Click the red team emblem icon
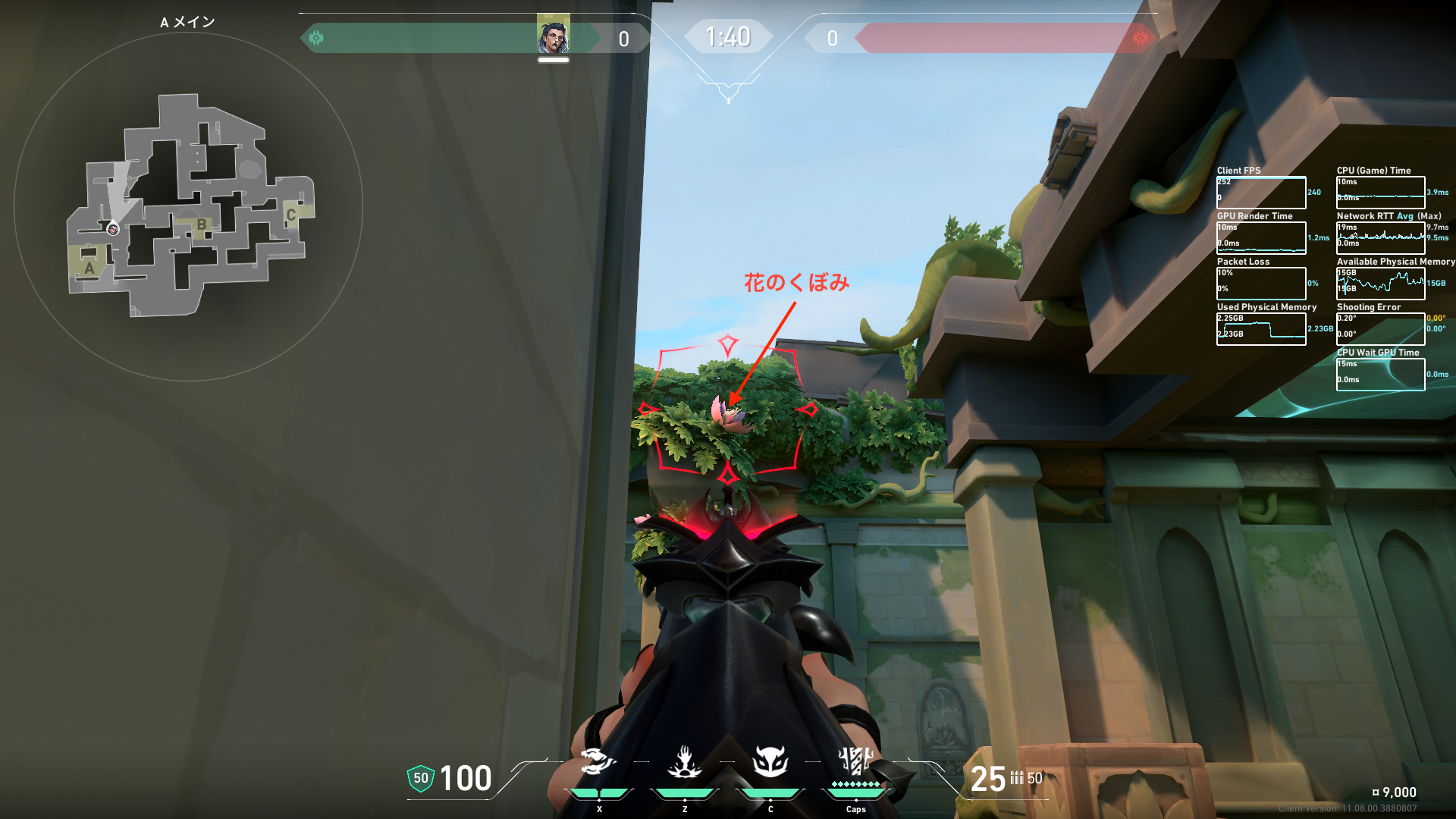The height and width of the screenshot is (819, 1456). coord(1140,38)
